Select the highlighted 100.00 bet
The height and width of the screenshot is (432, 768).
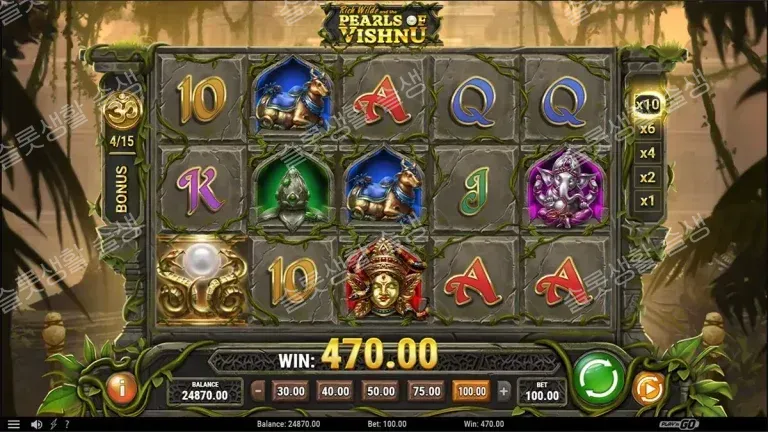pyautogui.click(x=471, y=391)
